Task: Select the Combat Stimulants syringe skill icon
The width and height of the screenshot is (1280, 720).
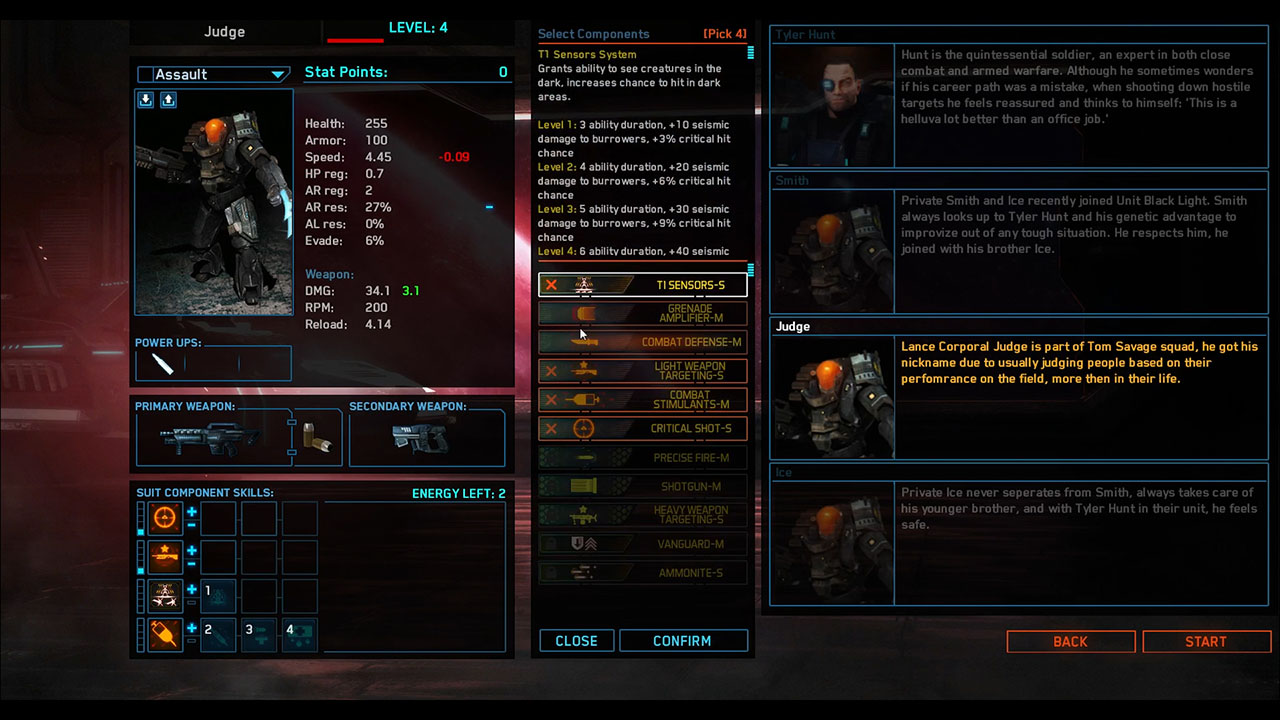Action: point(165,634)
